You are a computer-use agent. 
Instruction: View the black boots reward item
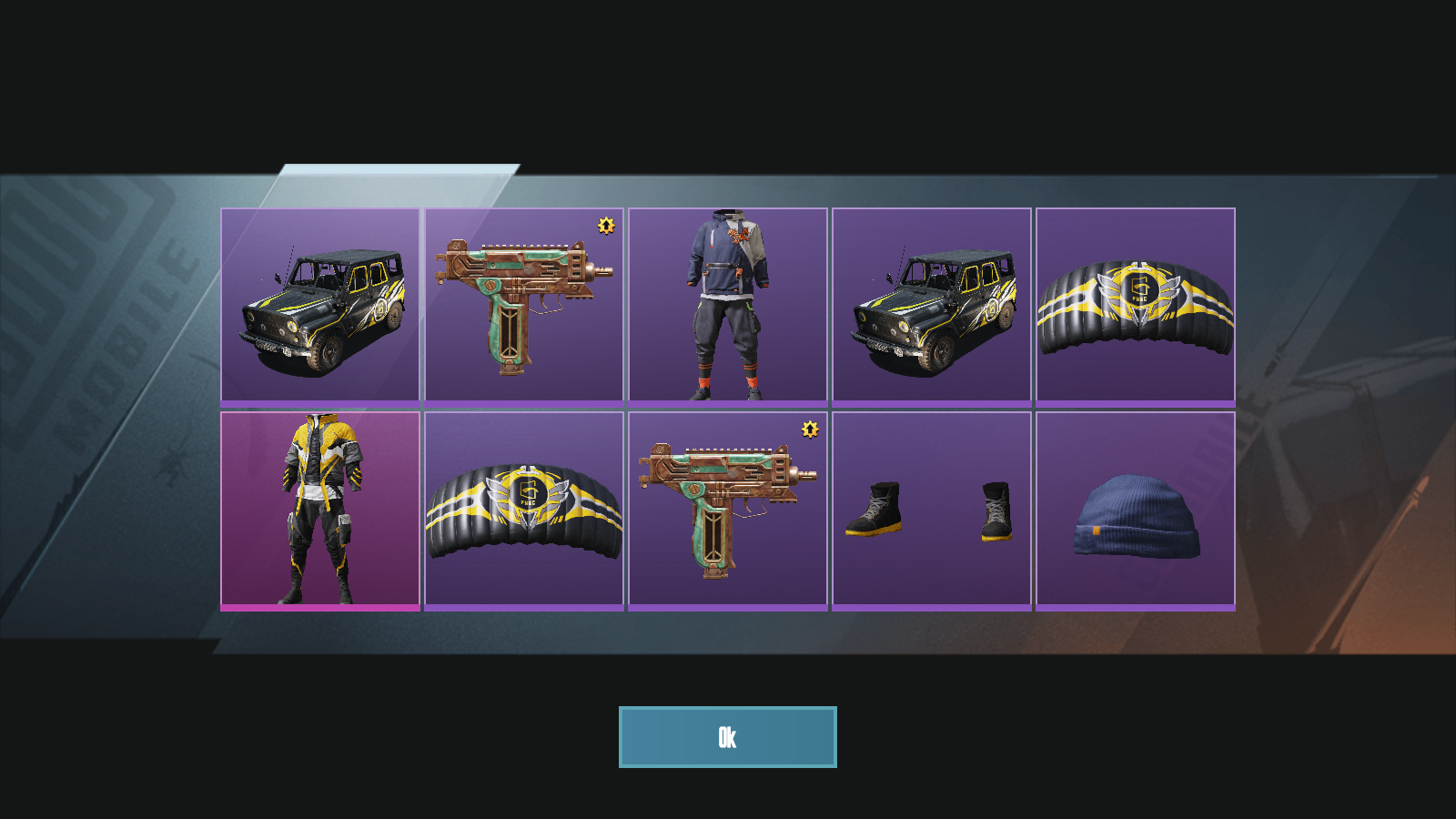[931, 510]
